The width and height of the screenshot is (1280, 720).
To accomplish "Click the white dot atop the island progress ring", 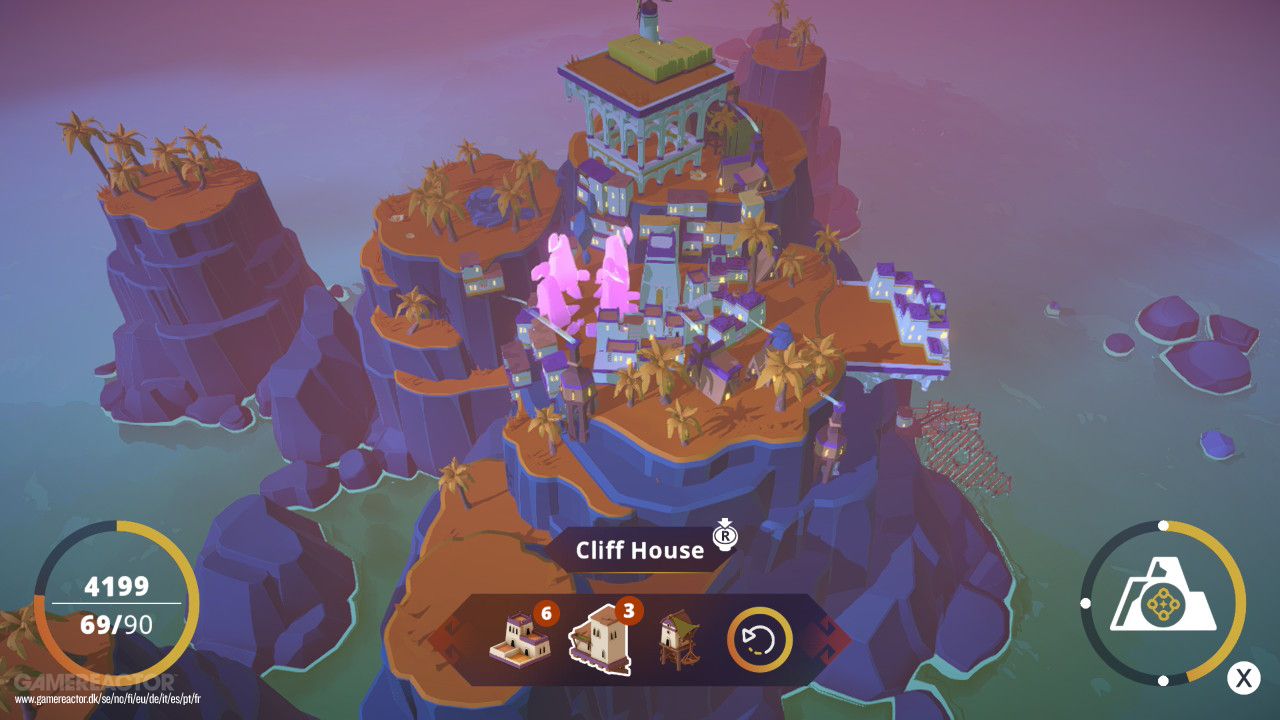I will coord(1163,523).
